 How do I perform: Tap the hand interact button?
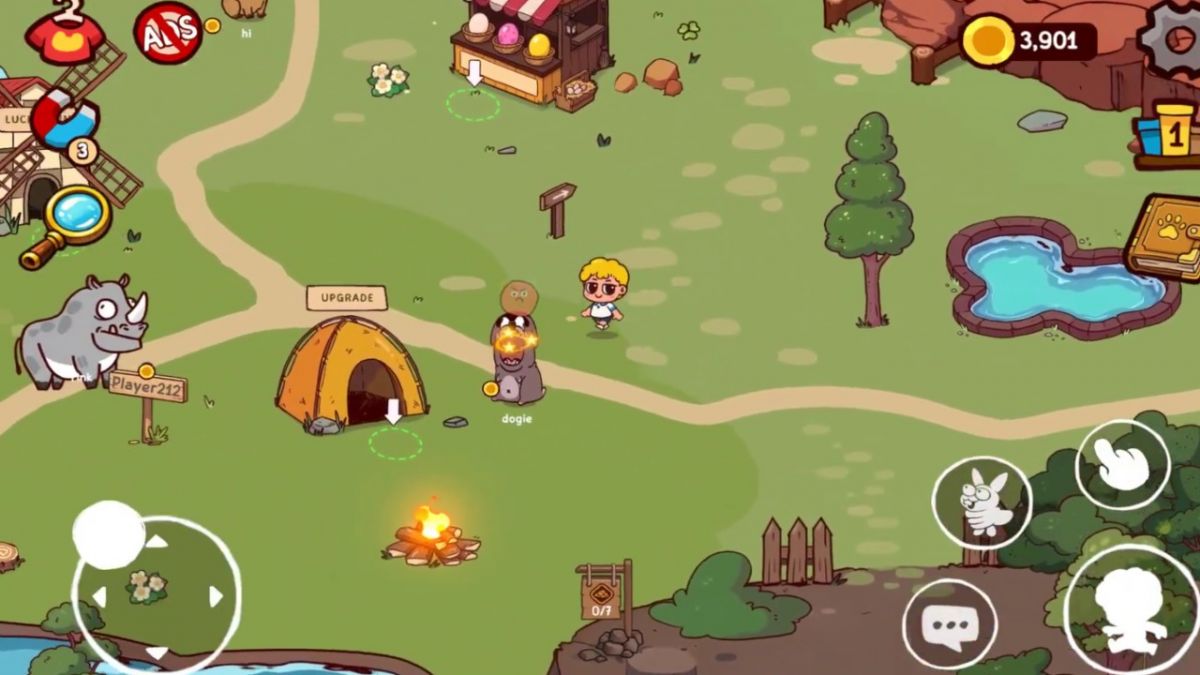pyautogui.click(x=1122, y=465)
